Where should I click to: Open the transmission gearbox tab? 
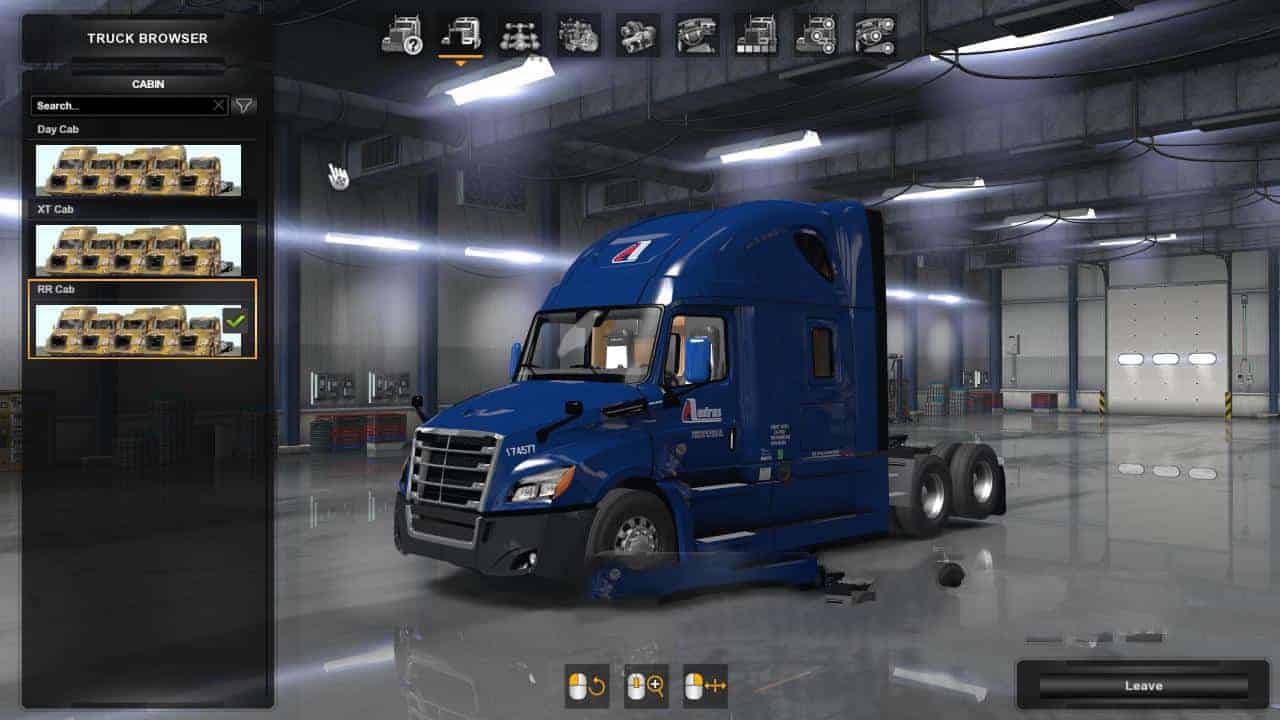click(638, 35)
